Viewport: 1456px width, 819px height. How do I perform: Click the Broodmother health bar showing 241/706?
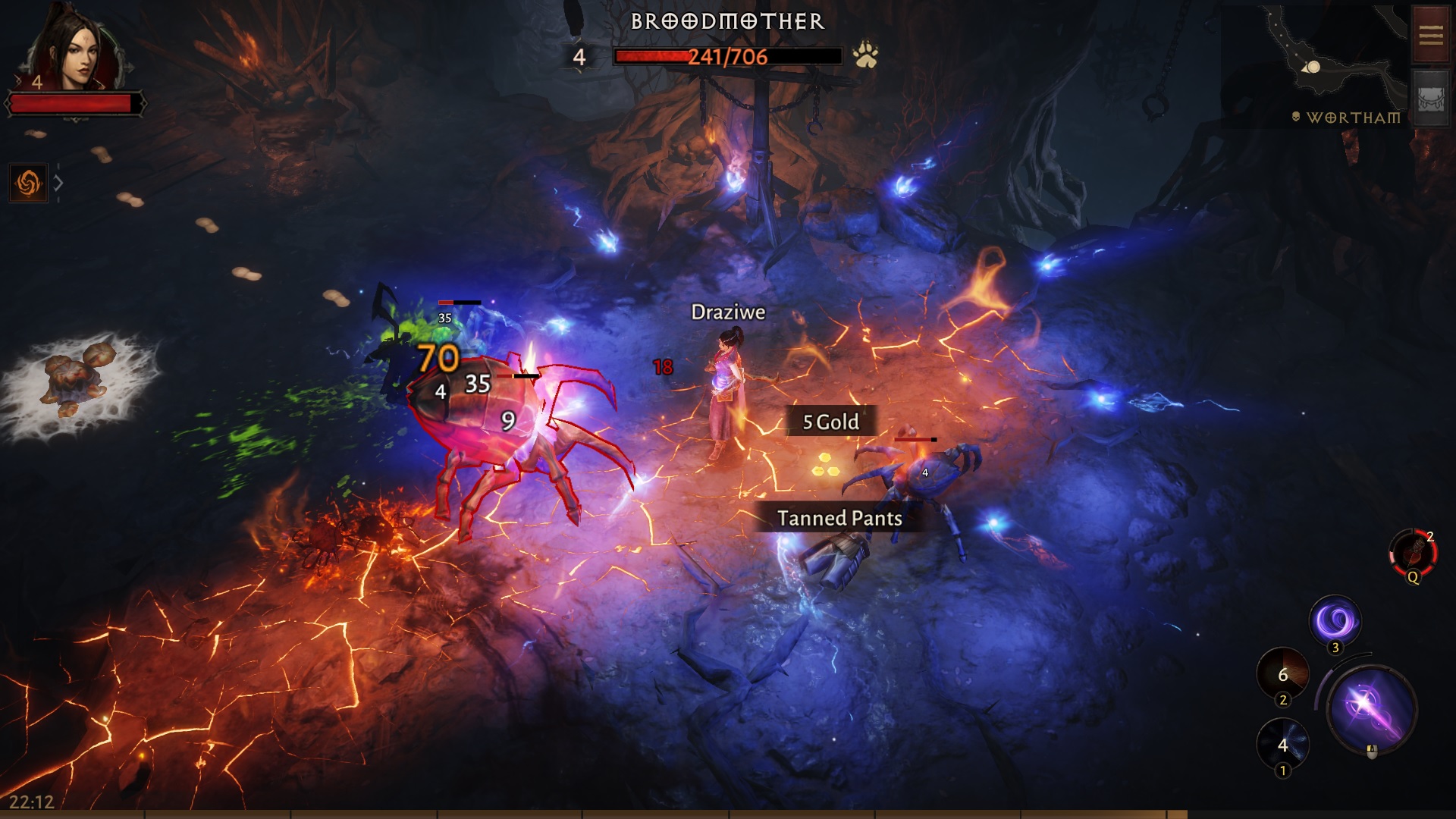[728, 54]
